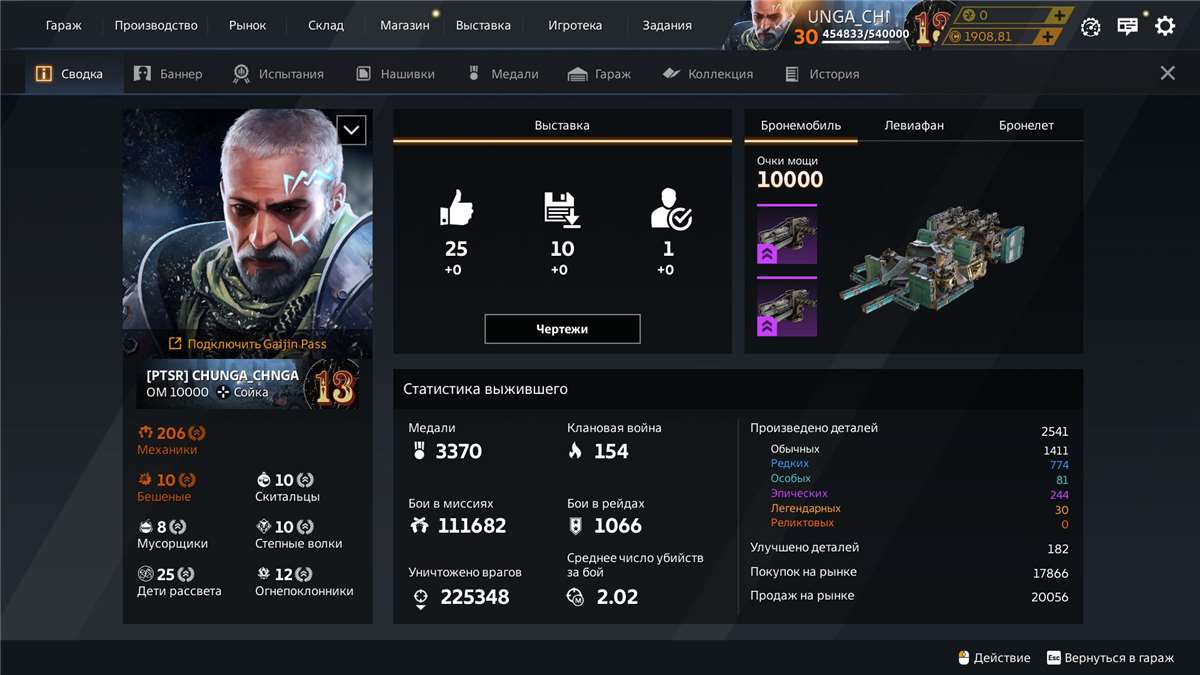Image resolution: width=1200 pixels, height=675 pixels.
Task: Switch to the Баннер tab
Action: pos(168,74)
